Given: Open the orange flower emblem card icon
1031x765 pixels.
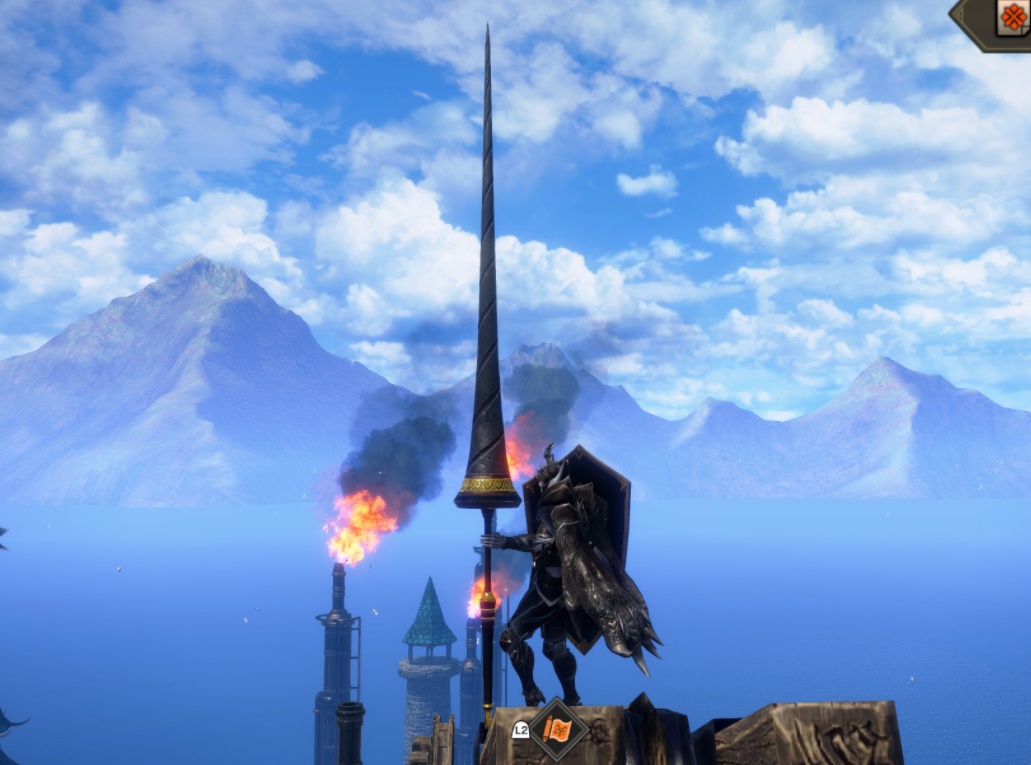Looking at the screenshot, I should pos(1012,18).
